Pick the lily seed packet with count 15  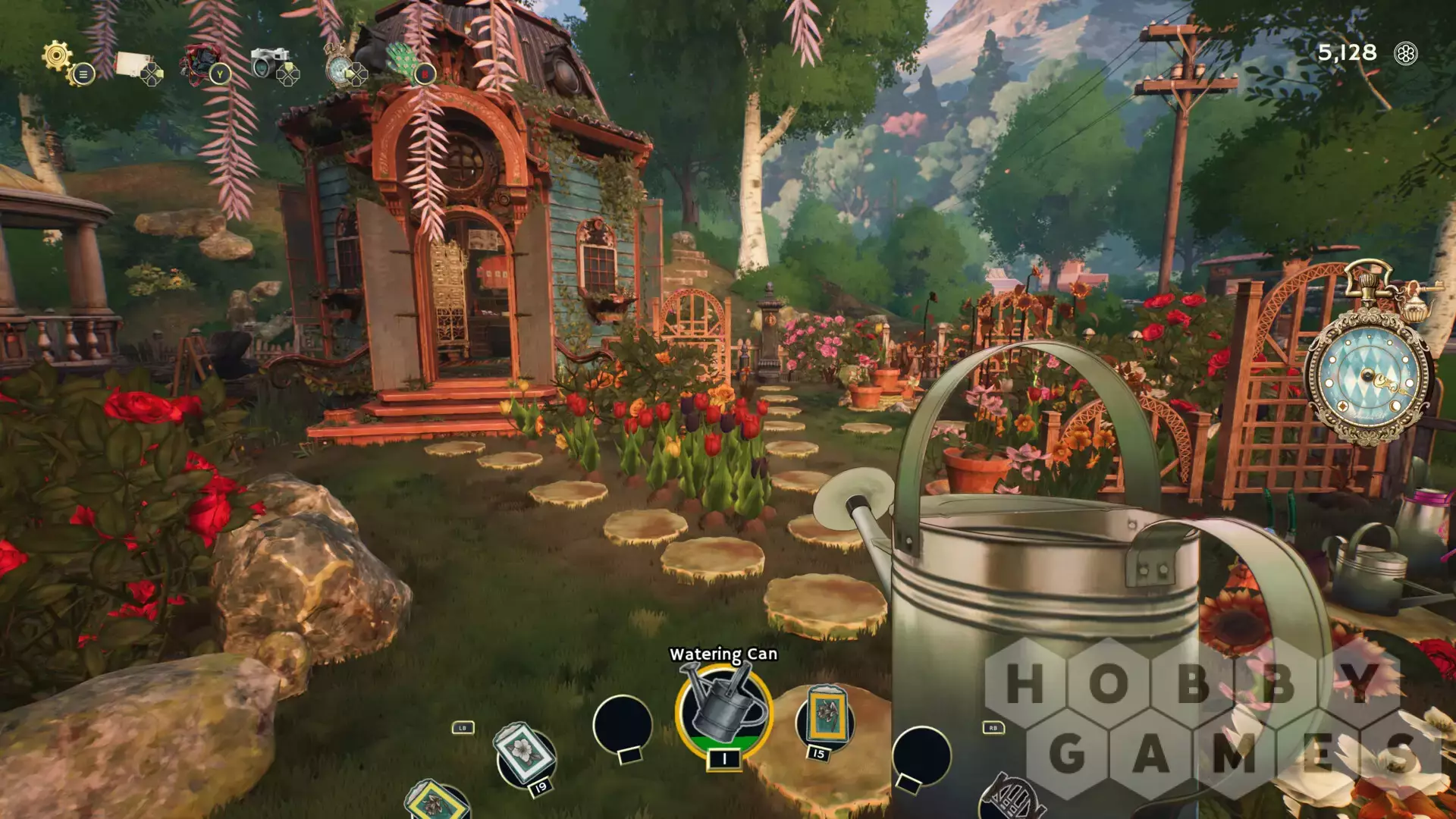pyautogui.click(x=824, y=717)
